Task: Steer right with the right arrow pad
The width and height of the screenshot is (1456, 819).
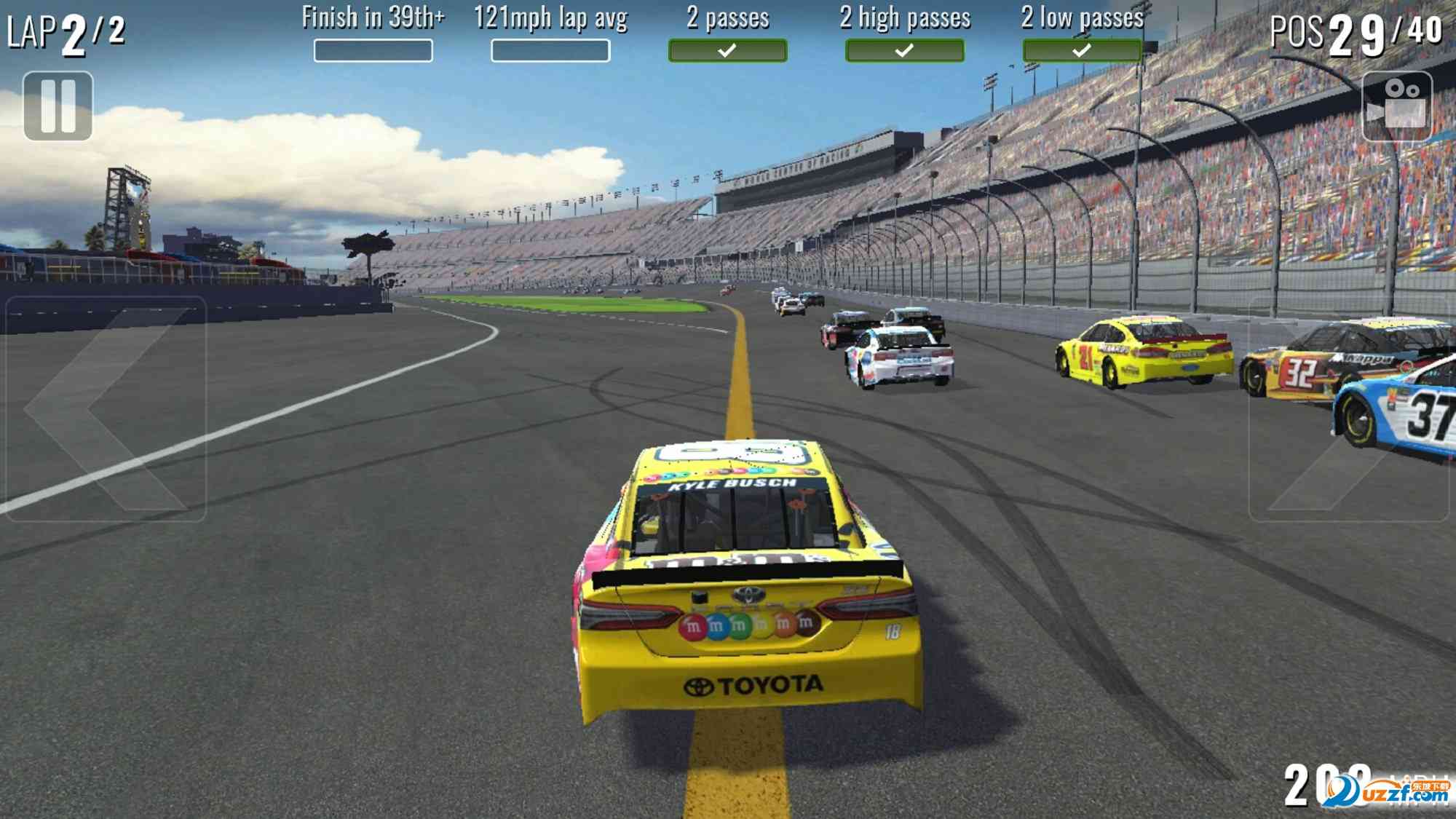Action: pos(1349,410)
